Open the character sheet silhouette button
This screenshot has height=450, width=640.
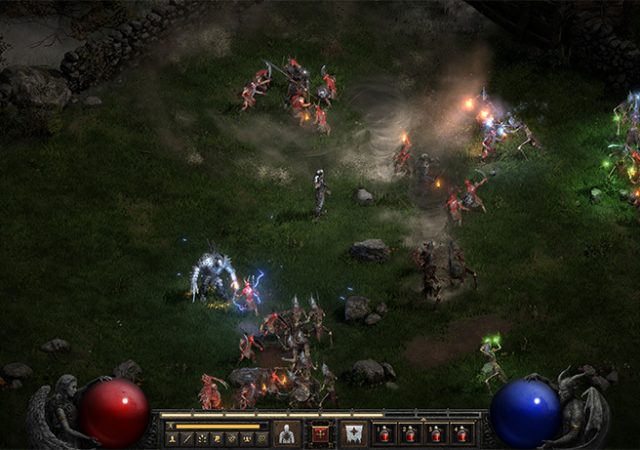pyautogui.click(x=173, y=438)
